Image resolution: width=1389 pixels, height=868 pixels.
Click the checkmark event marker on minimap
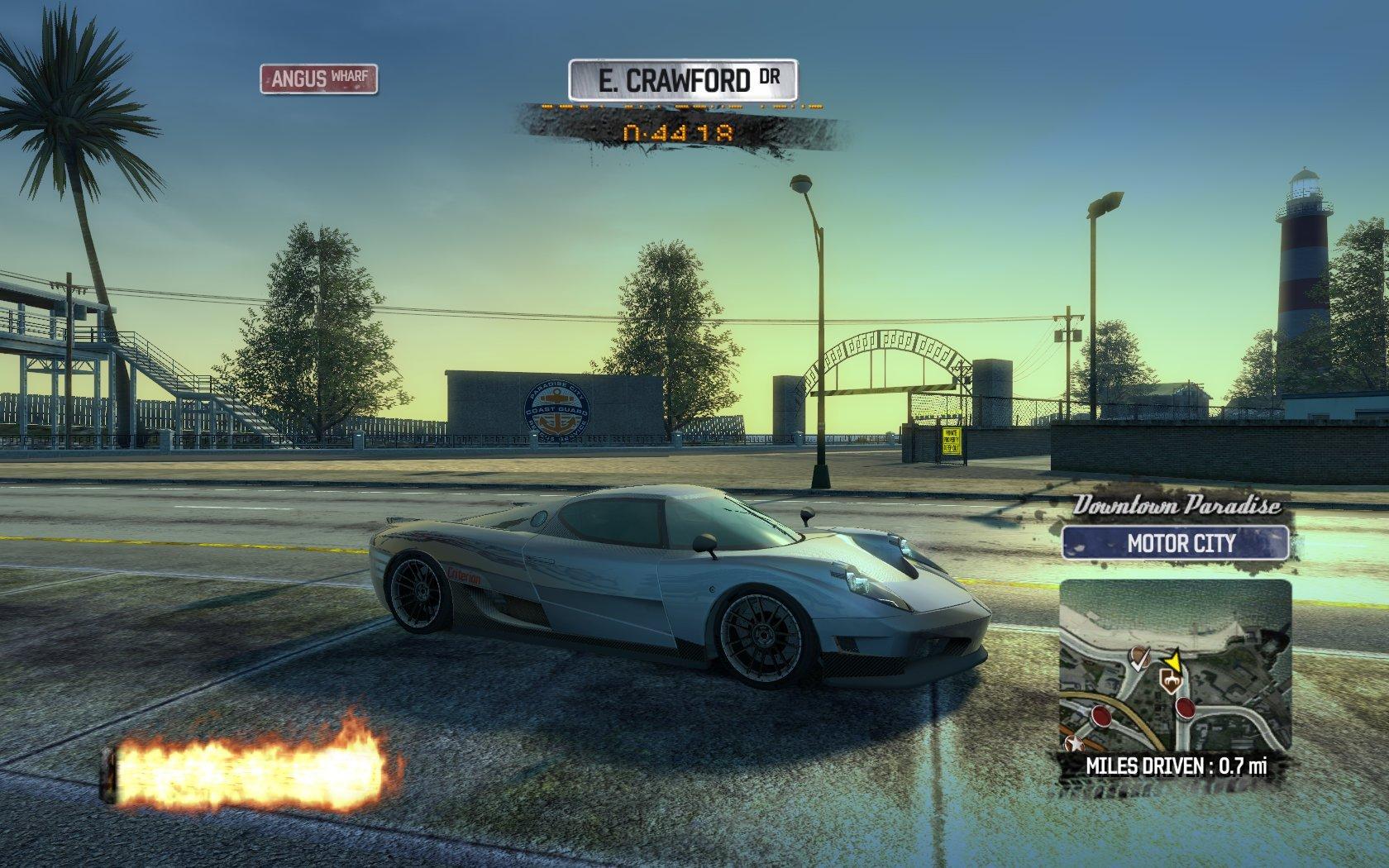point(1141,659)
